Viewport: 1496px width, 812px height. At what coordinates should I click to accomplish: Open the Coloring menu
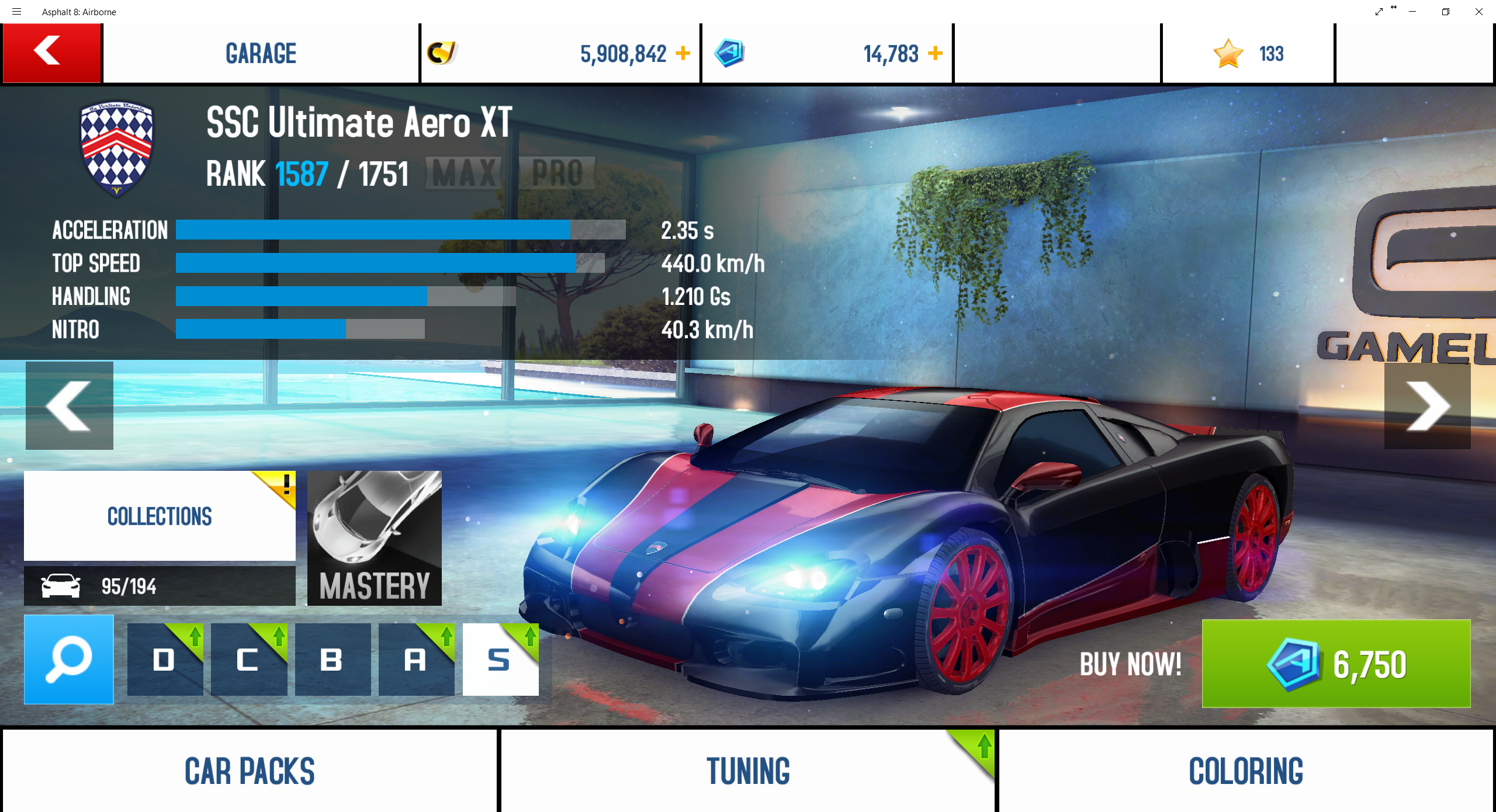[1246, 770]
